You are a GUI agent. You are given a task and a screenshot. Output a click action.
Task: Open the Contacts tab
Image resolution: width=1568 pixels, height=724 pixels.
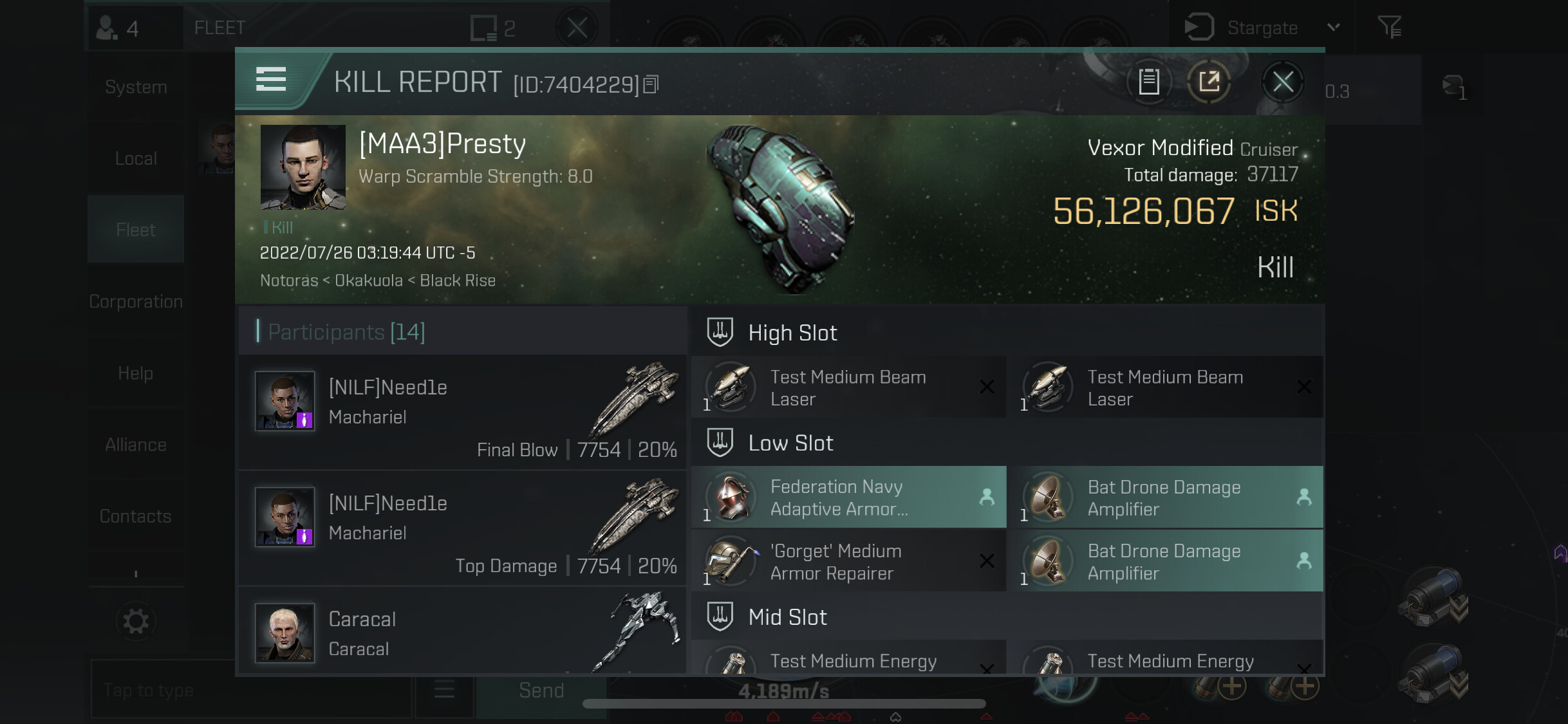136,516
